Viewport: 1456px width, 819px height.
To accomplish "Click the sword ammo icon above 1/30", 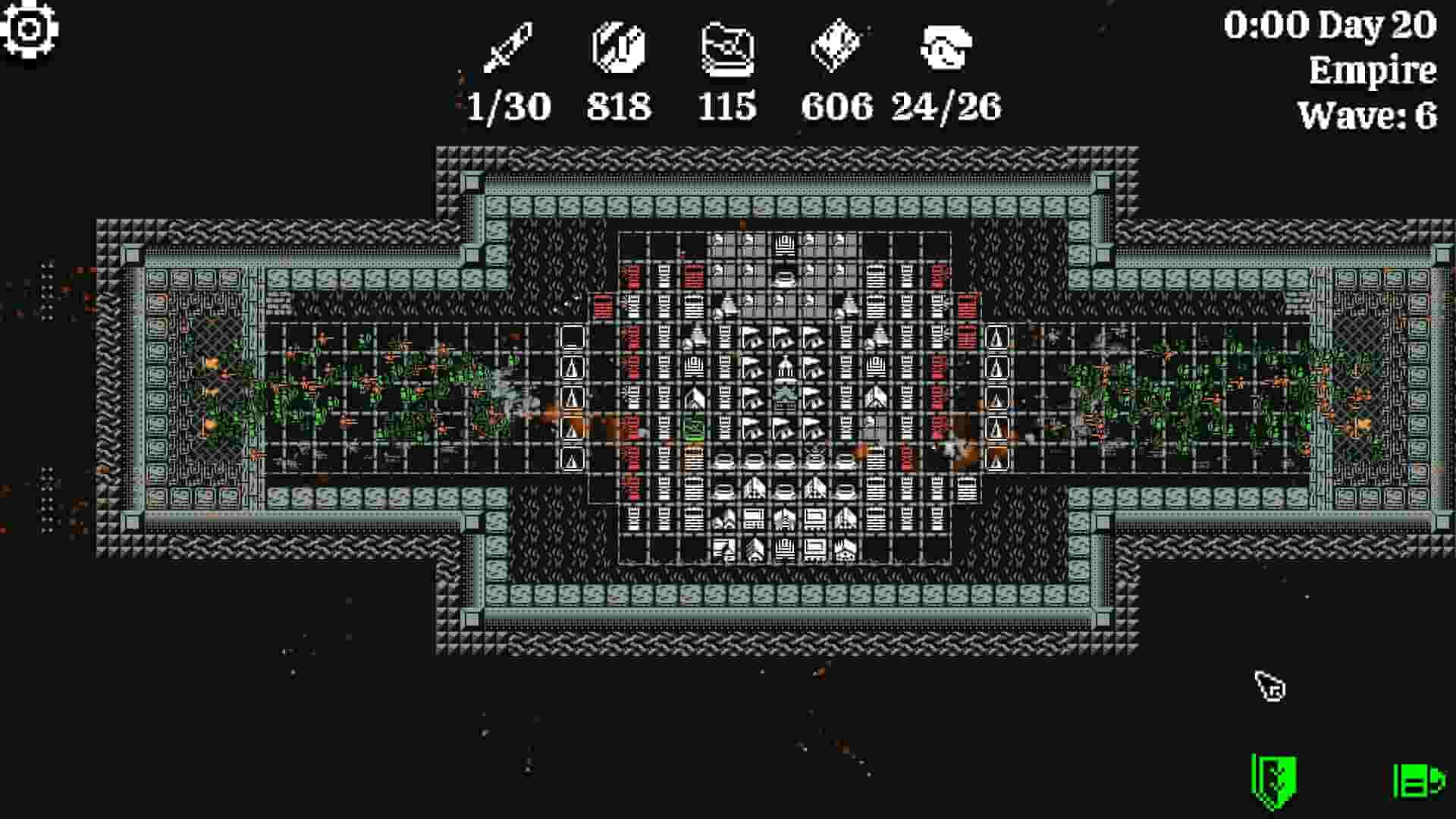I will (x=507, y=45).
